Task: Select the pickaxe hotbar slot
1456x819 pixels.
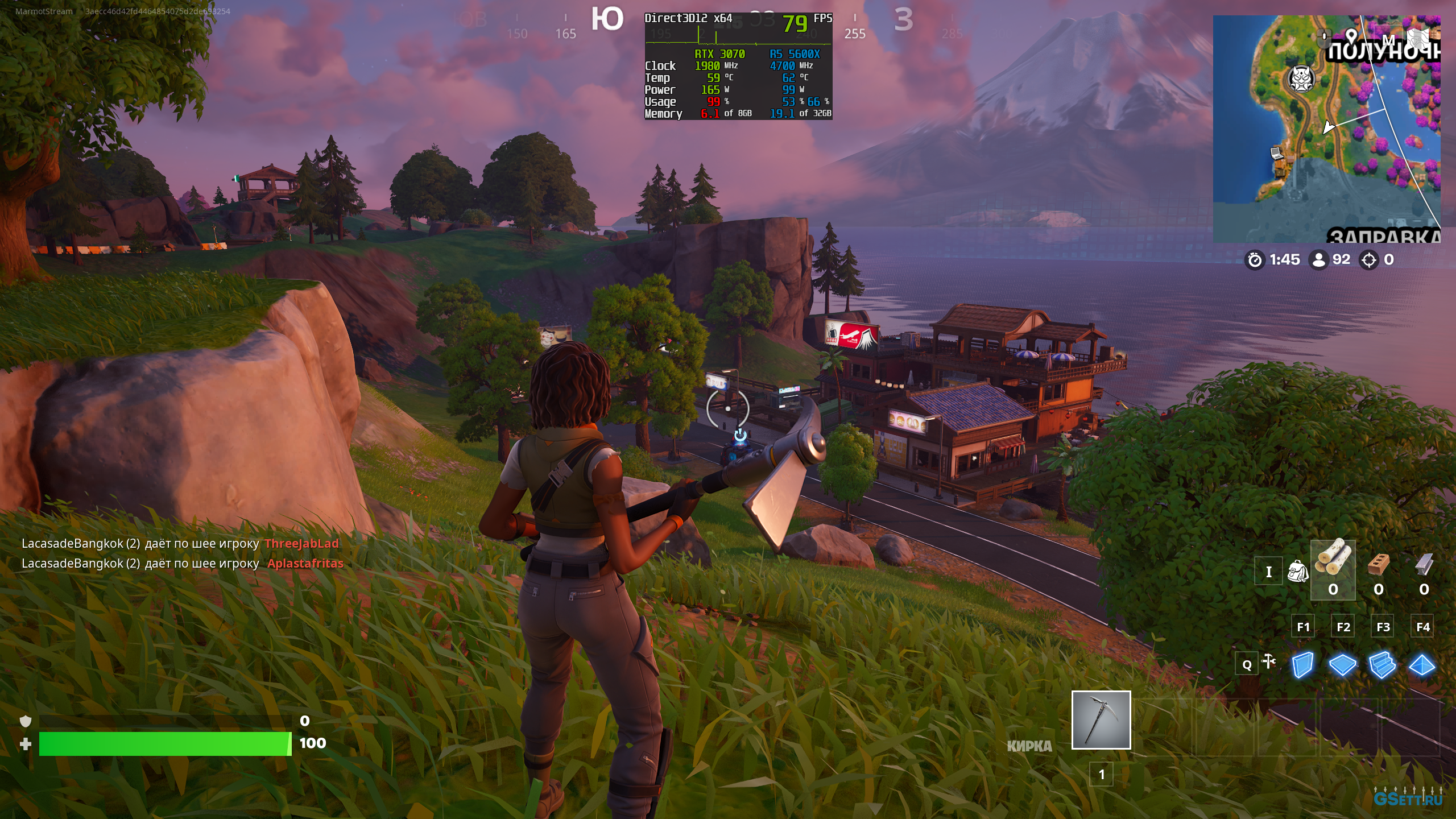Action: [1101, 720]
